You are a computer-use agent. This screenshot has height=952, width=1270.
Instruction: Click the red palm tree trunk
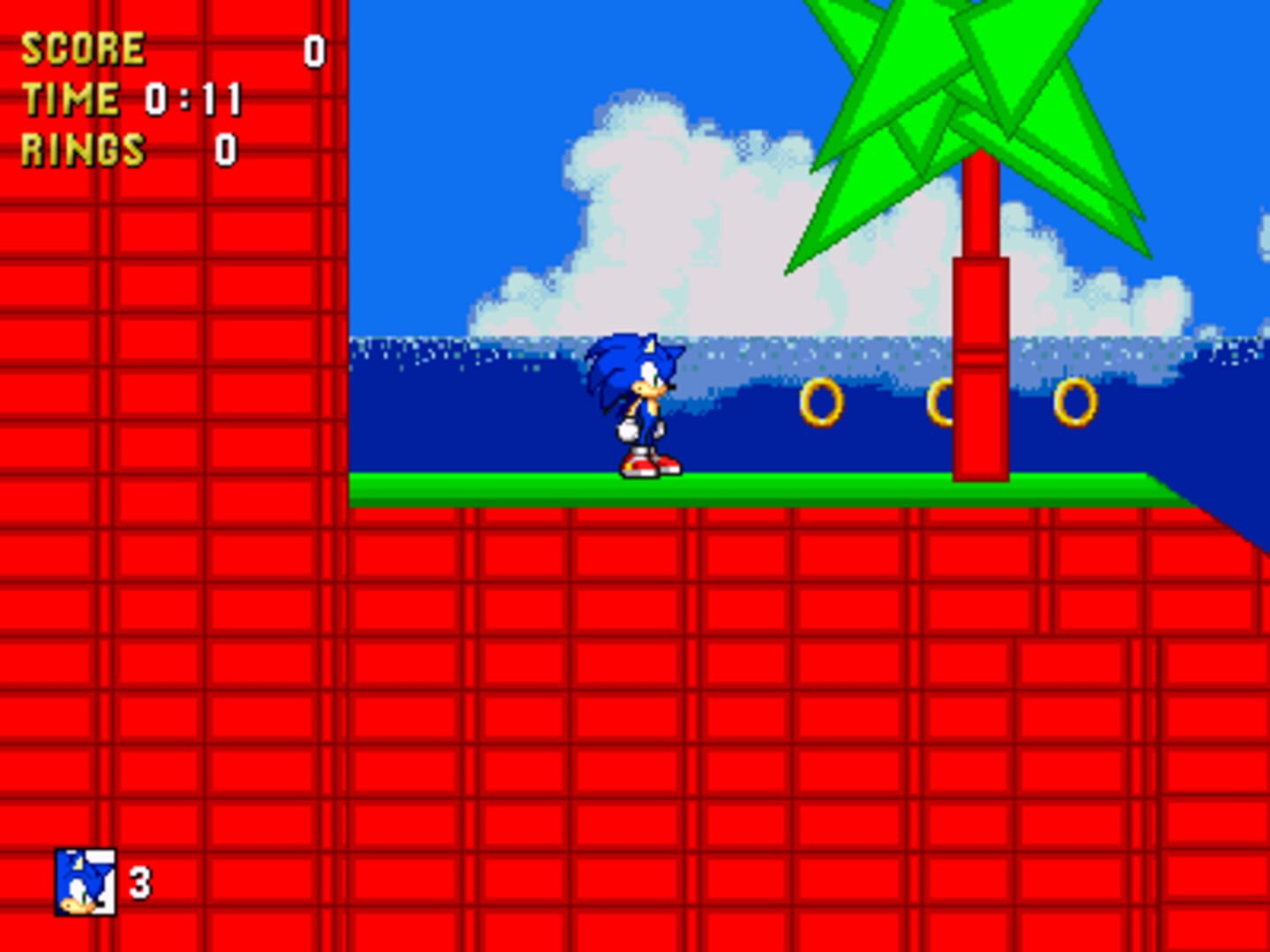979,370
